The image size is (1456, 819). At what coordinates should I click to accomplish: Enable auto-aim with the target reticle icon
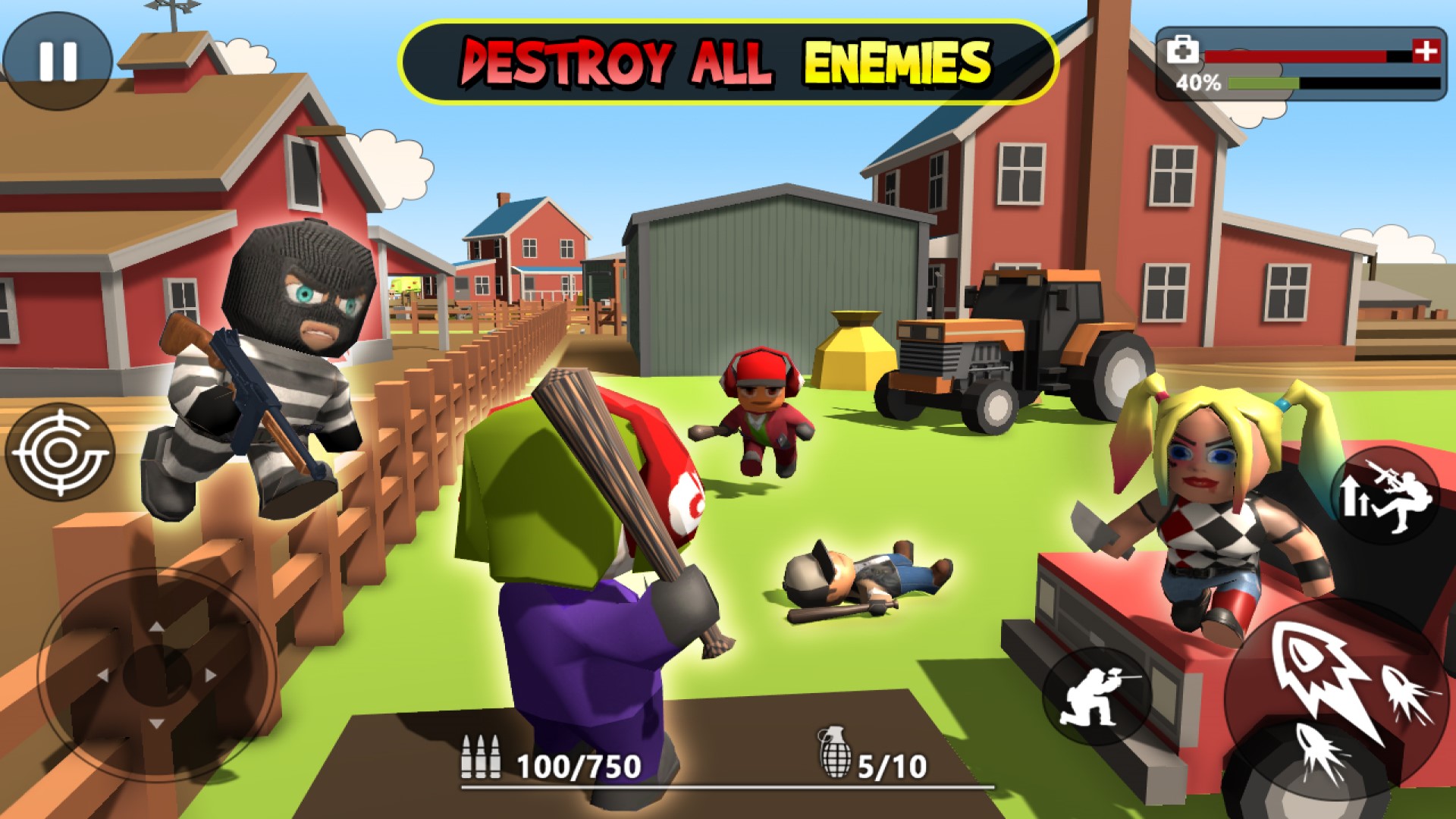point(61,451)
